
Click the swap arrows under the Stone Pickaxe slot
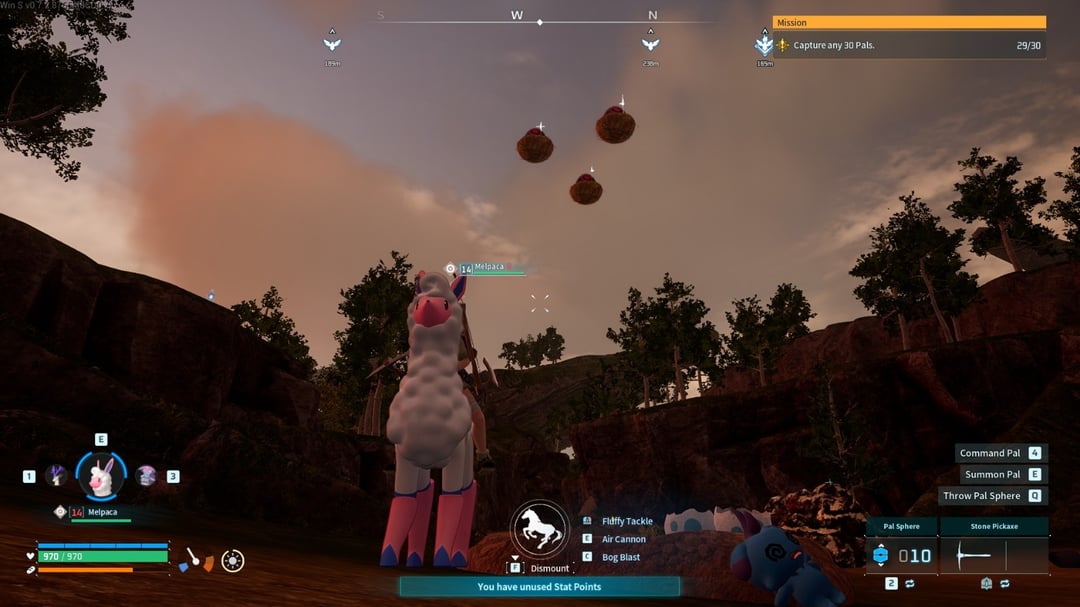click(x=1004, y=583)
